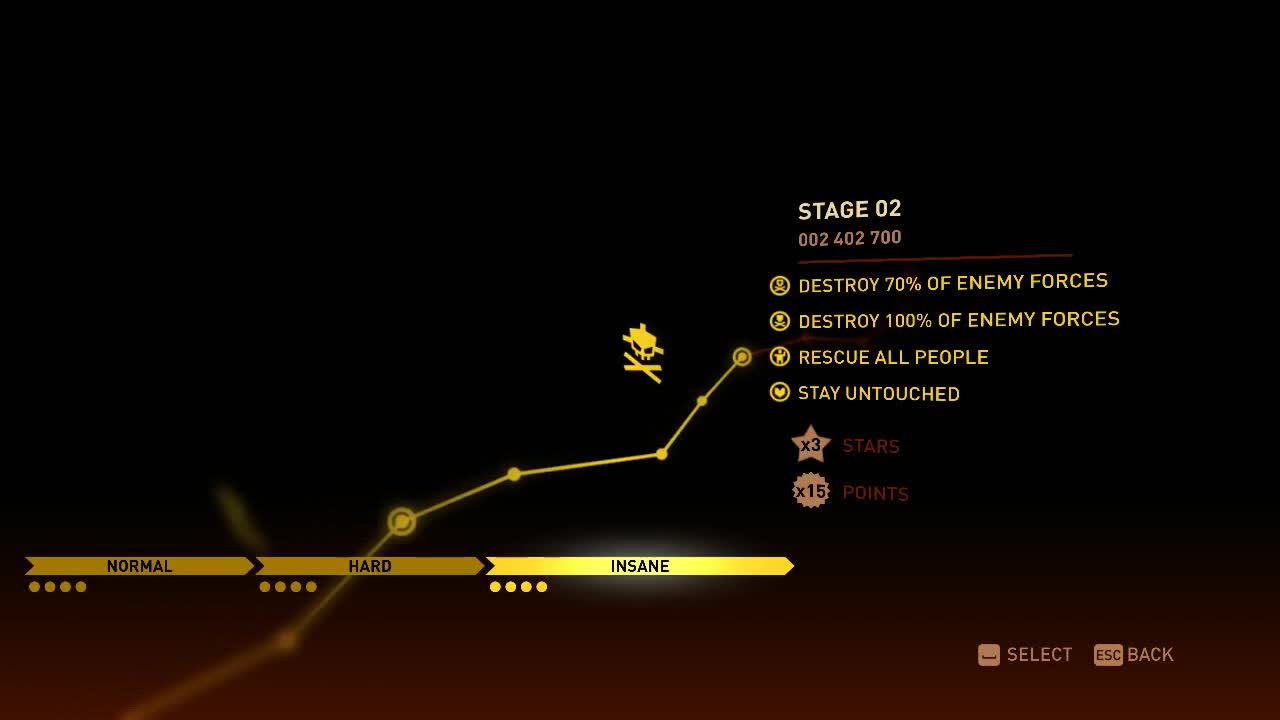Switch to the HARD difficulty tab

point(369,566)
